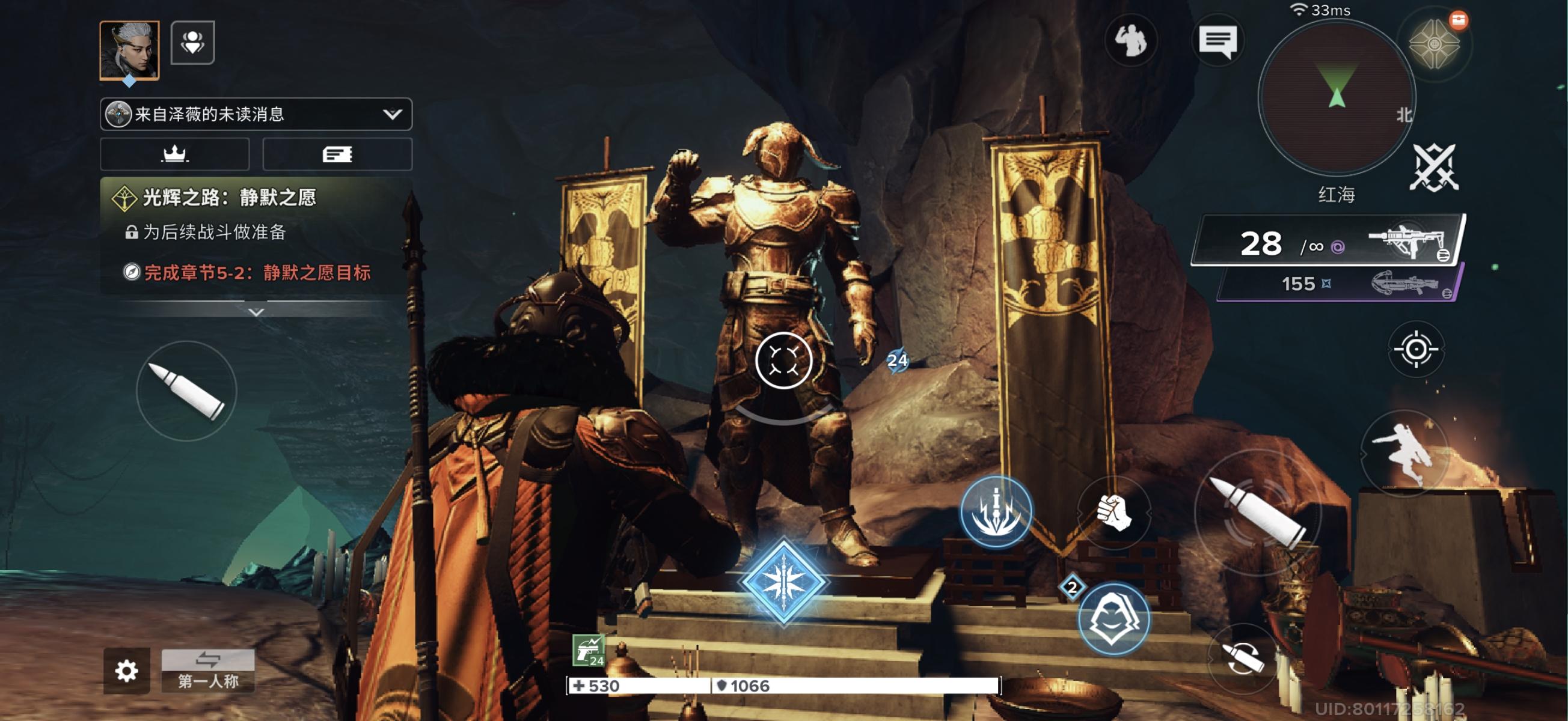
Task: Tap the reload ammo button
Action: pyautogui.click(x=1242, y=659)
